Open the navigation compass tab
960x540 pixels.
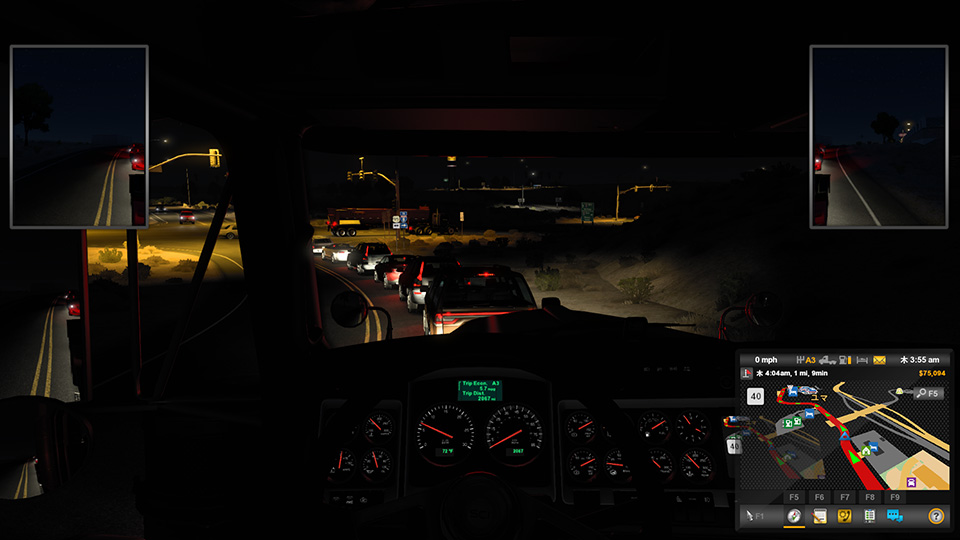794,516
